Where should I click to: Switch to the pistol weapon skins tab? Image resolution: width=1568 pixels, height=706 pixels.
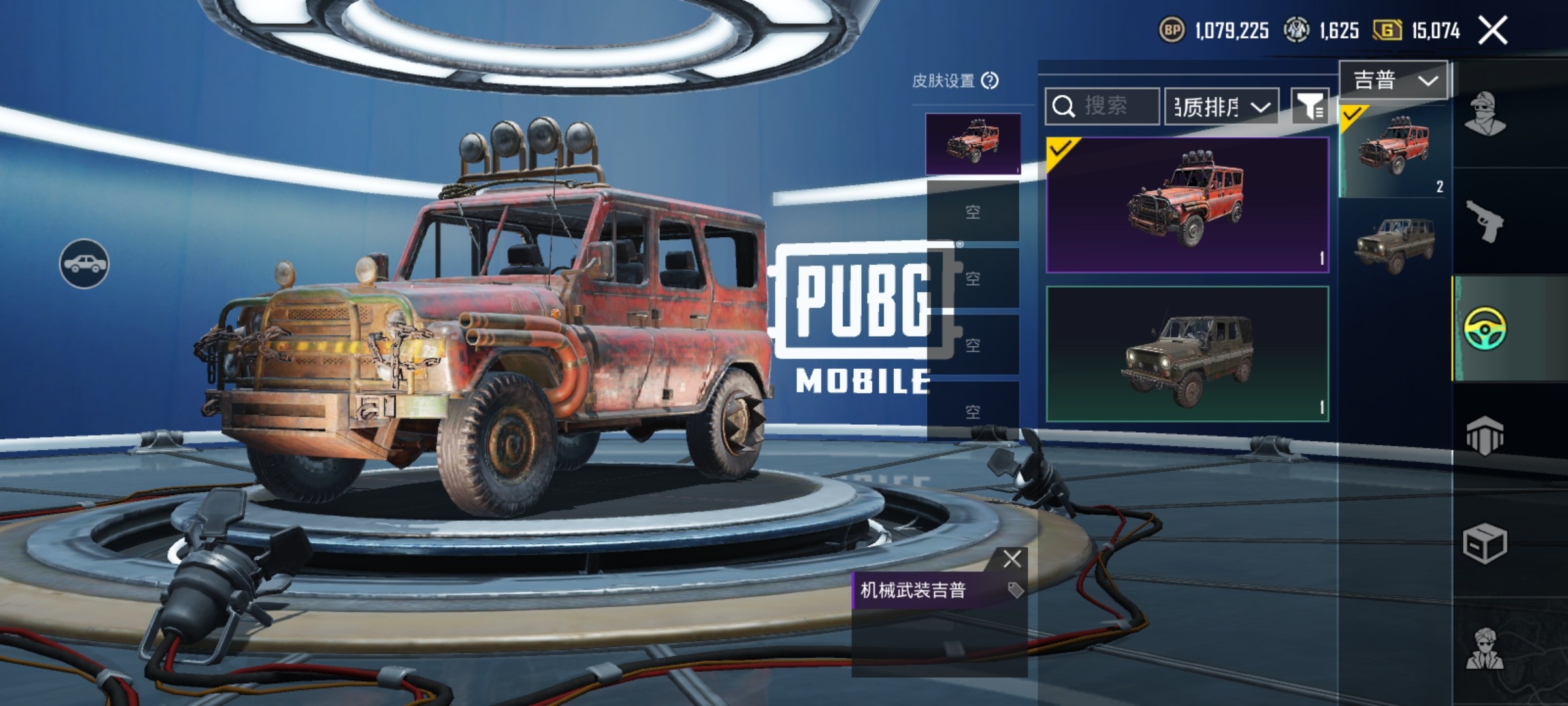pos(1485,221)
